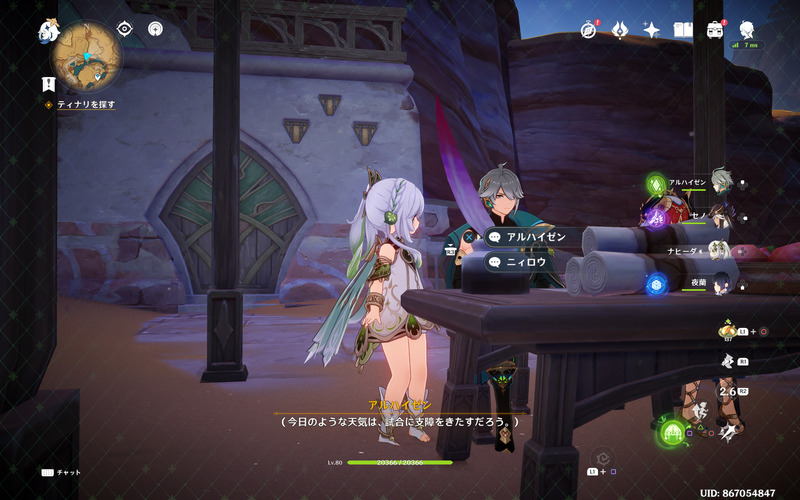800x500 pixels.
Task: Switch to party member 夜蘭
Action: coord(716,284)
